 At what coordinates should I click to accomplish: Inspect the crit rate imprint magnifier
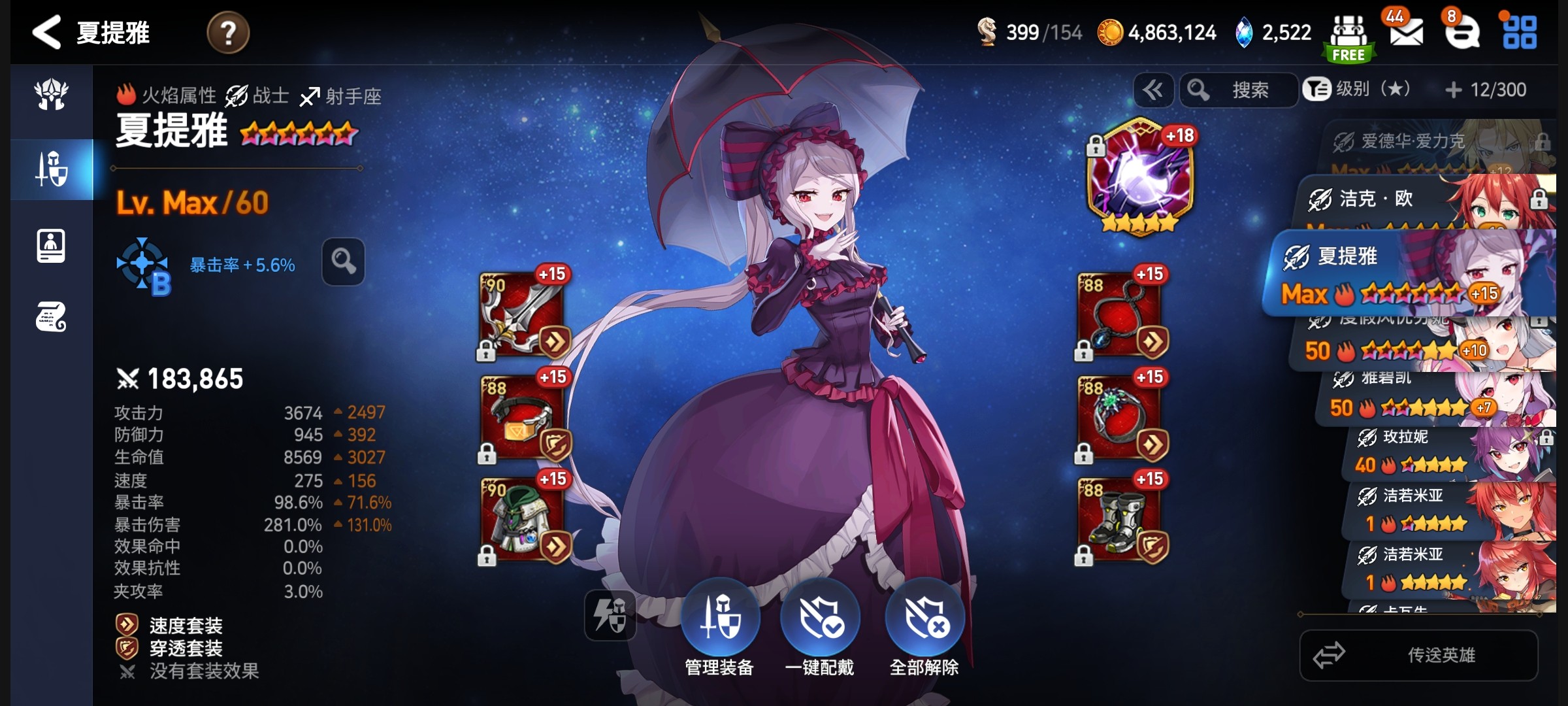pos(343,261)
